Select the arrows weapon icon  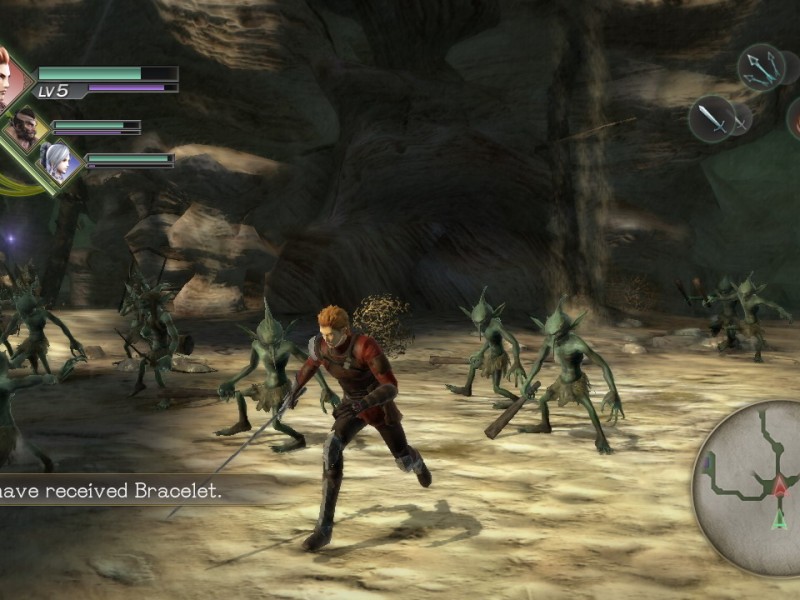point(760,67)
